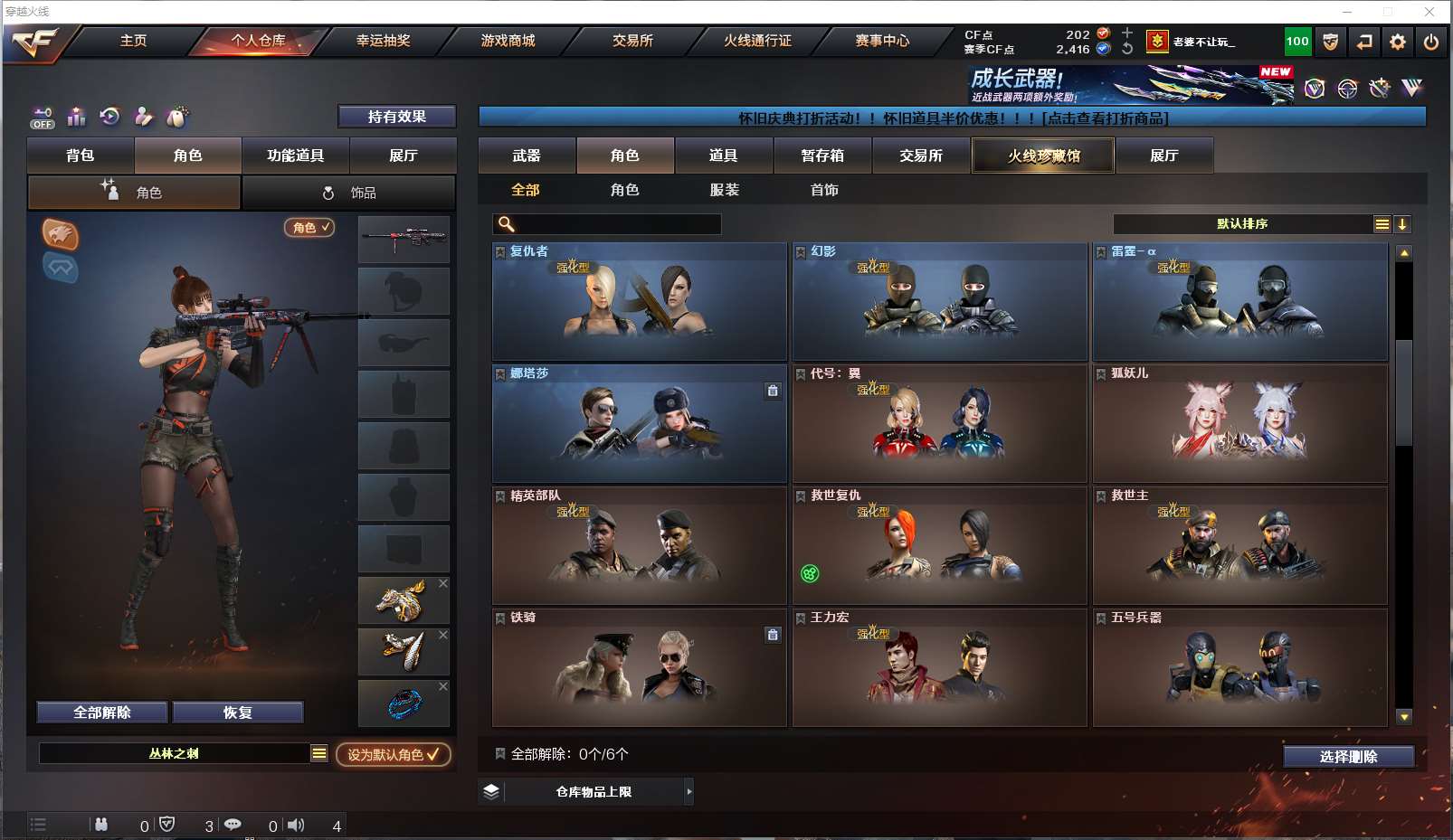This screenshot has height=840, width=1453.
Task: Click the 恢复 restore button
Action: [237, 713]
